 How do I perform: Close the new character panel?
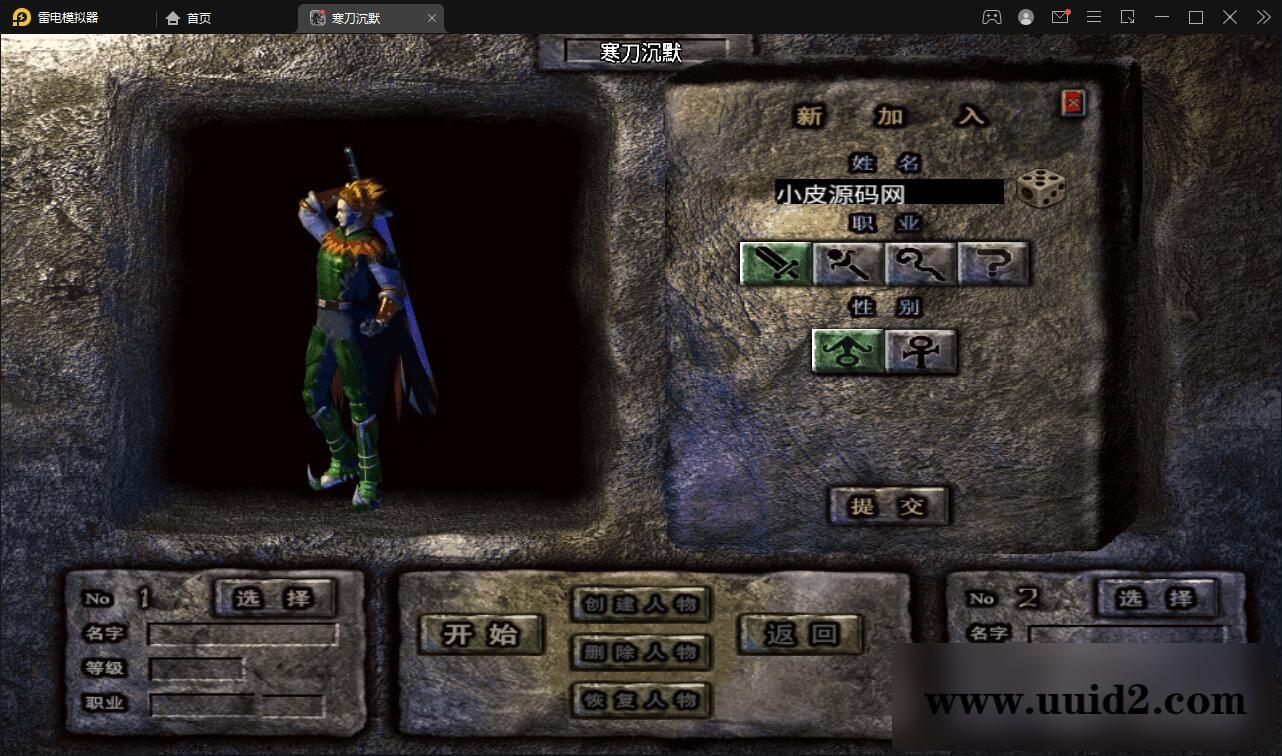(x=1073, y=102)
